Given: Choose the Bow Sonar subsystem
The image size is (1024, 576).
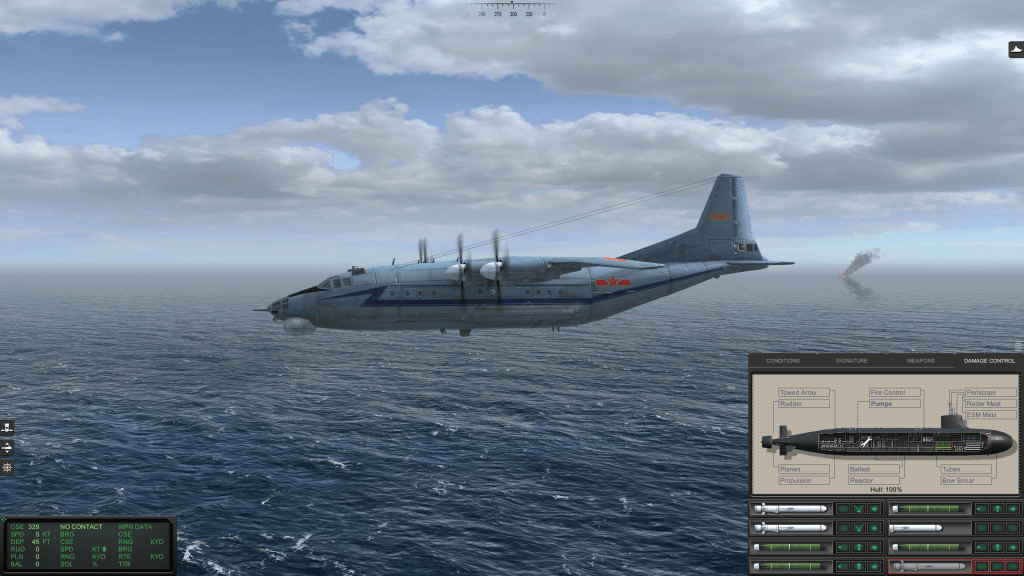Looking at the screenshot, I should 960,480.
